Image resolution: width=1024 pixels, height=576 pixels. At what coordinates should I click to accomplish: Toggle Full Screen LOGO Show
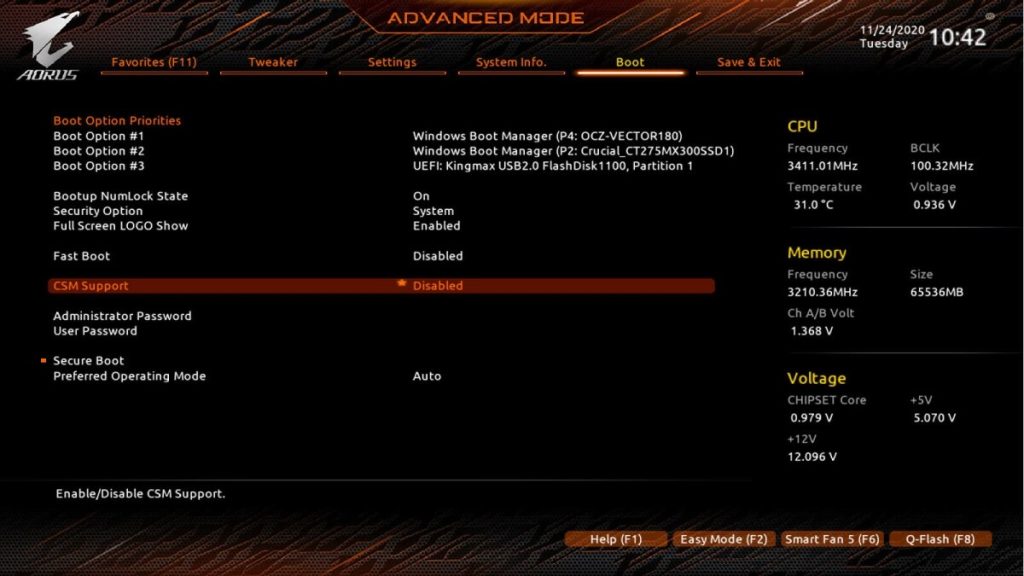[x=120, y=226]
